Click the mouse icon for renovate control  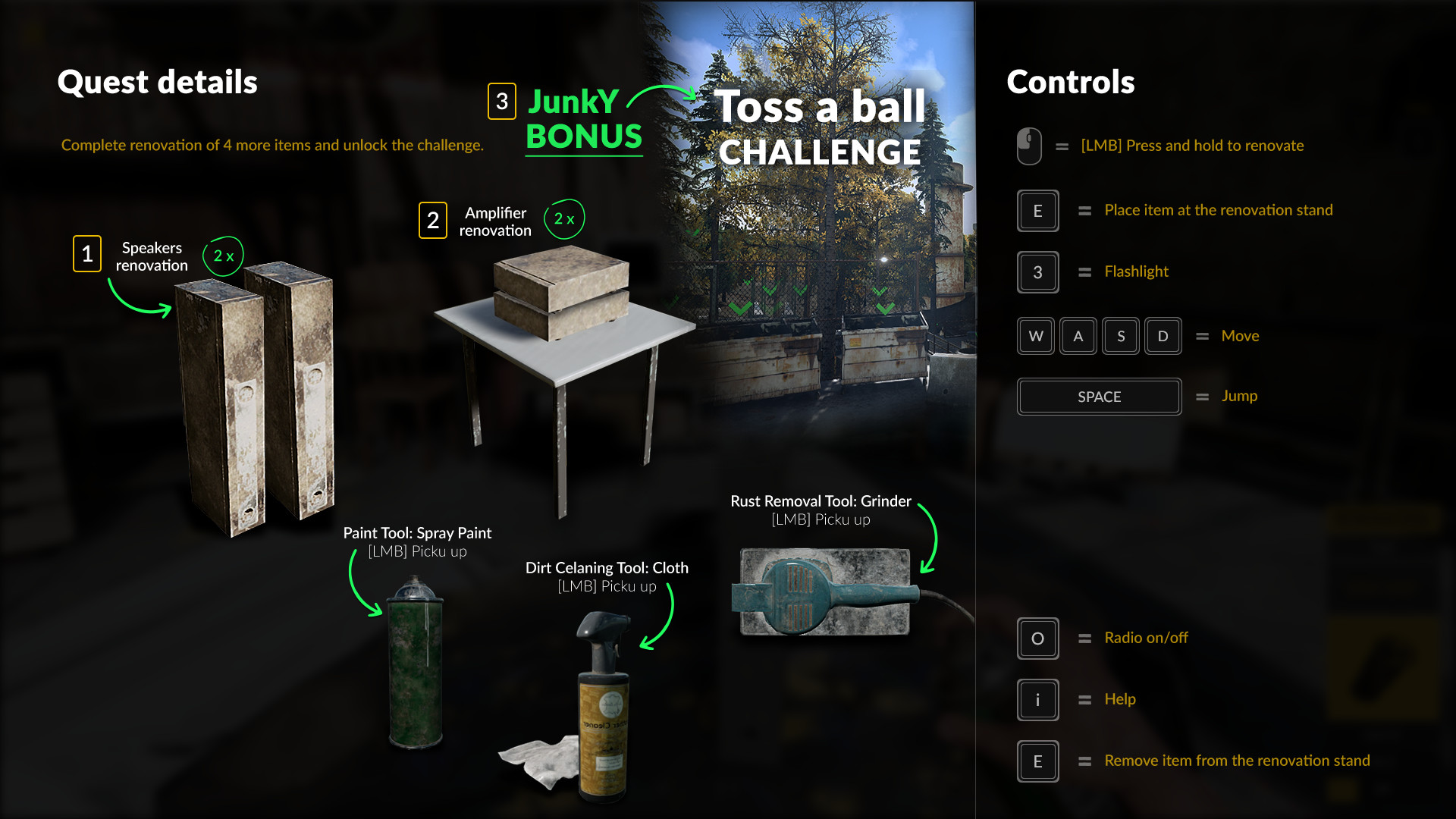coord(1028,146)
